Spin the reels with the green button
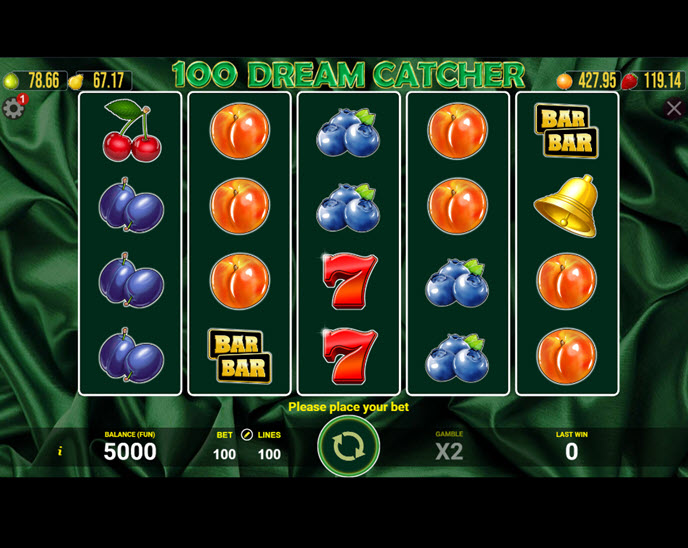This screenshot has height=548, width=688. tap(348, 446)
